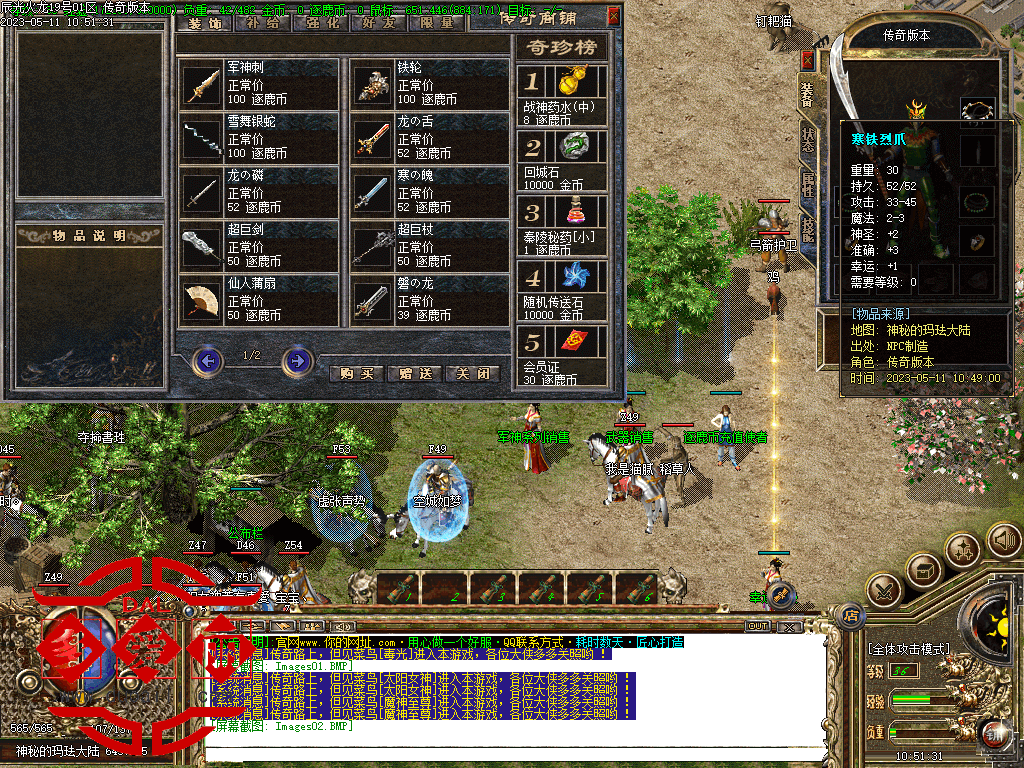Select the 军神刺 weapon listing
This screenshot has width=1024, height=768.
point(259,84)
